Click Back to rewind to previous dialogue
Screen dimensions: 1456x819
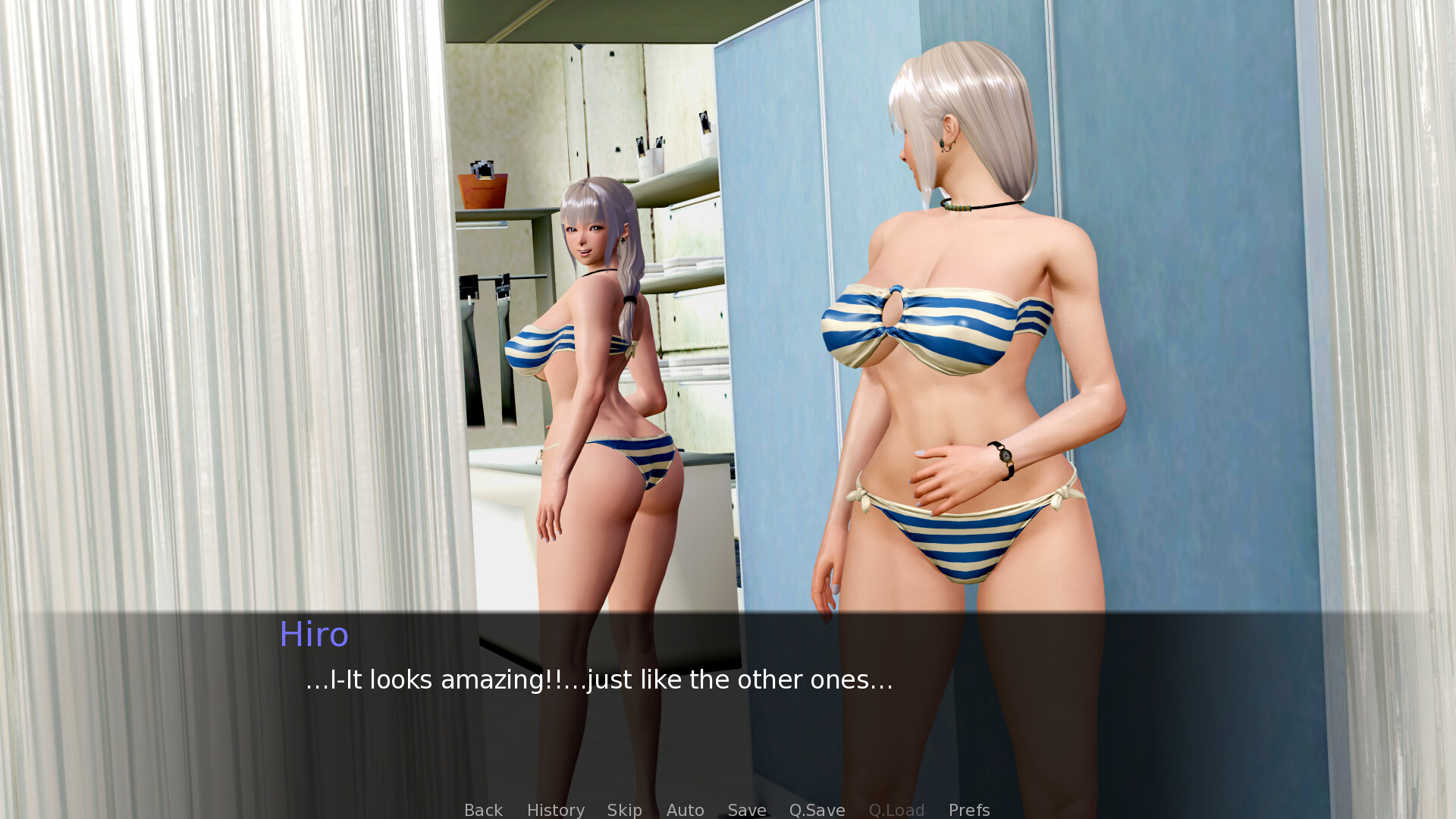(x=483, y=810)
